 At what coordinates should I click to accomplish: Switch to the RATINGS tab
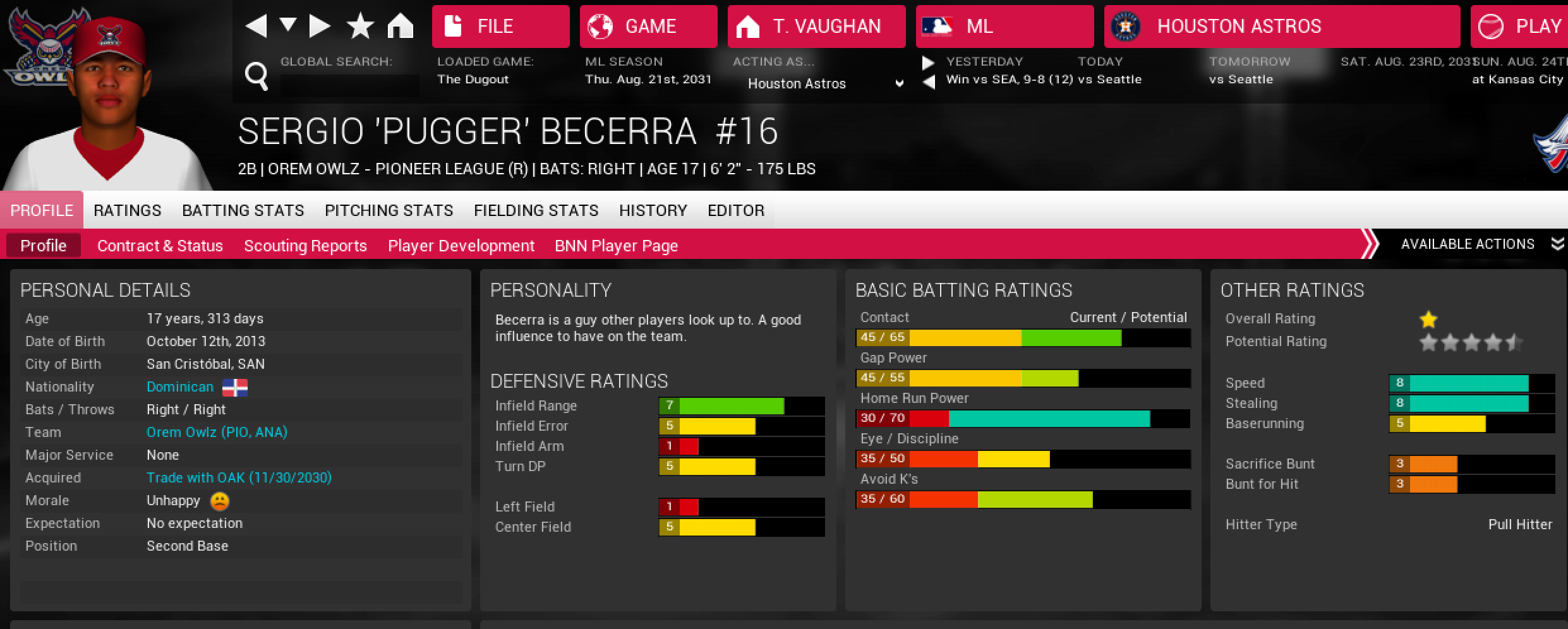coord(128,210)
